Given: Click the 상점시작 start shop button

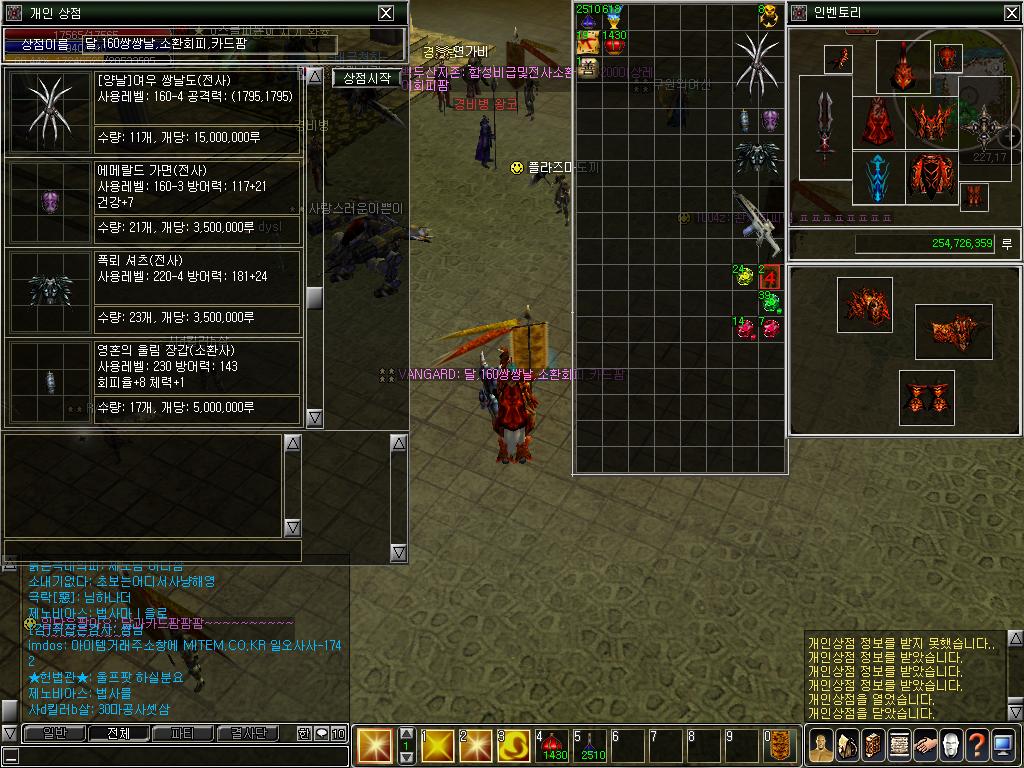Looking at the screenshot, I should pyautogui.click(x=366, y=78).
